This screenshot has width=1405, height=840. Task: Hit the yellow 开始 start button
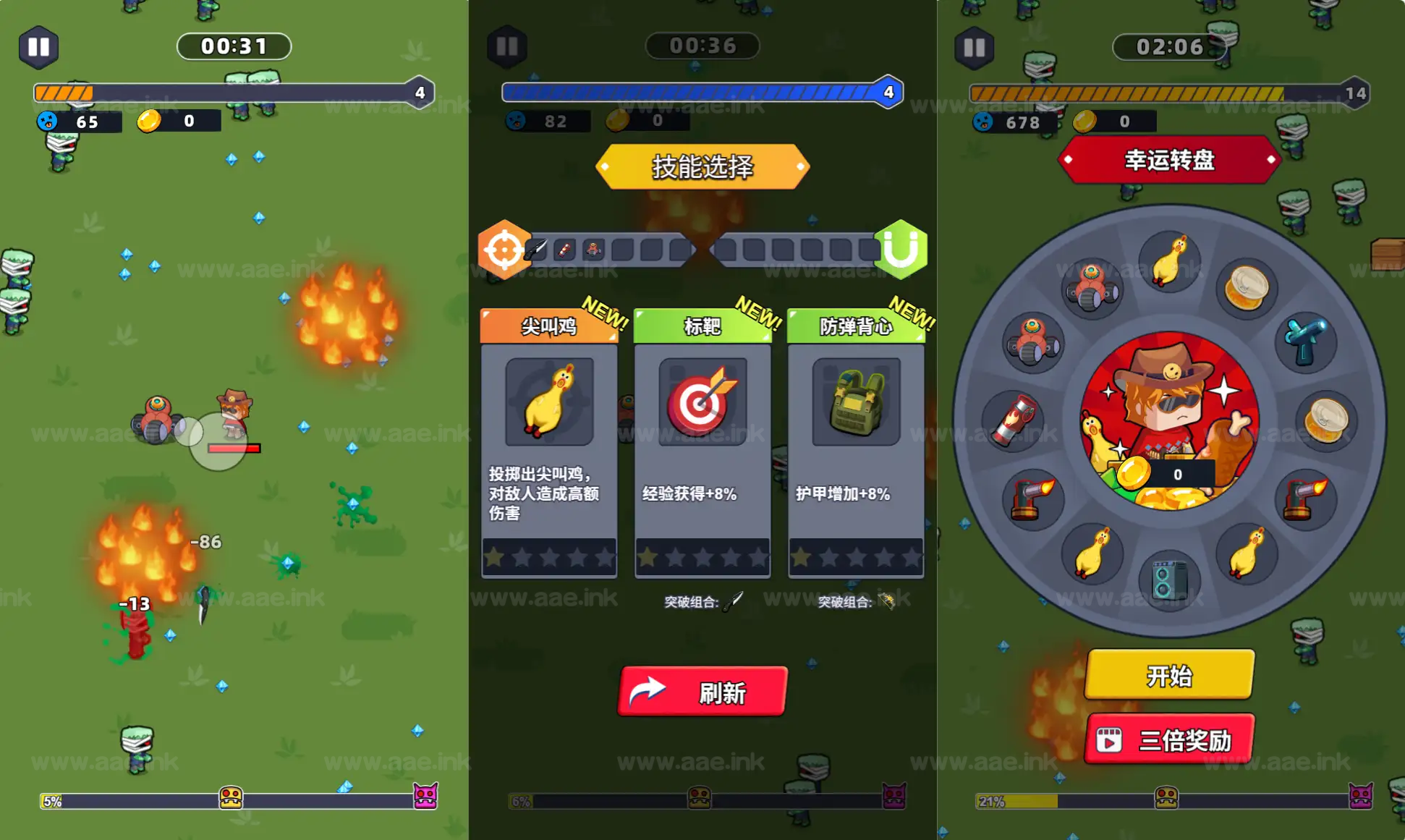pyautogui.click(x=1168, y=674)
